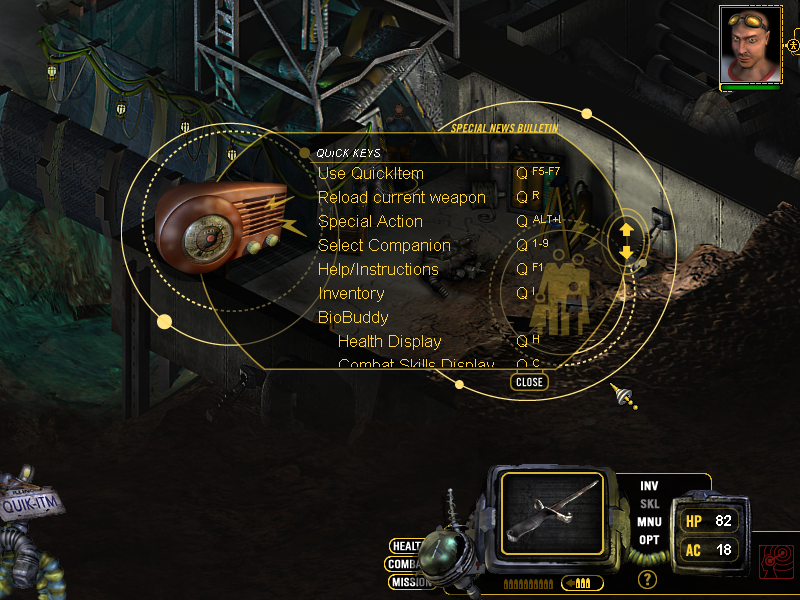This screenshot has height=600, width=800.
Task: Select the equipped knife weapon slot
Action: (552, 514)
